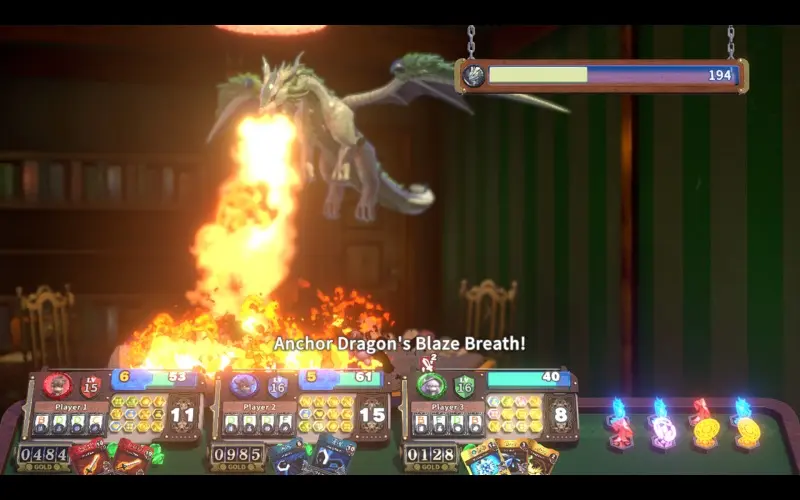Image resolution: width=800 pixels, height=500 pixels.
Task: Open Player 1's deck showing 11 cards
Action: point(182,415)
